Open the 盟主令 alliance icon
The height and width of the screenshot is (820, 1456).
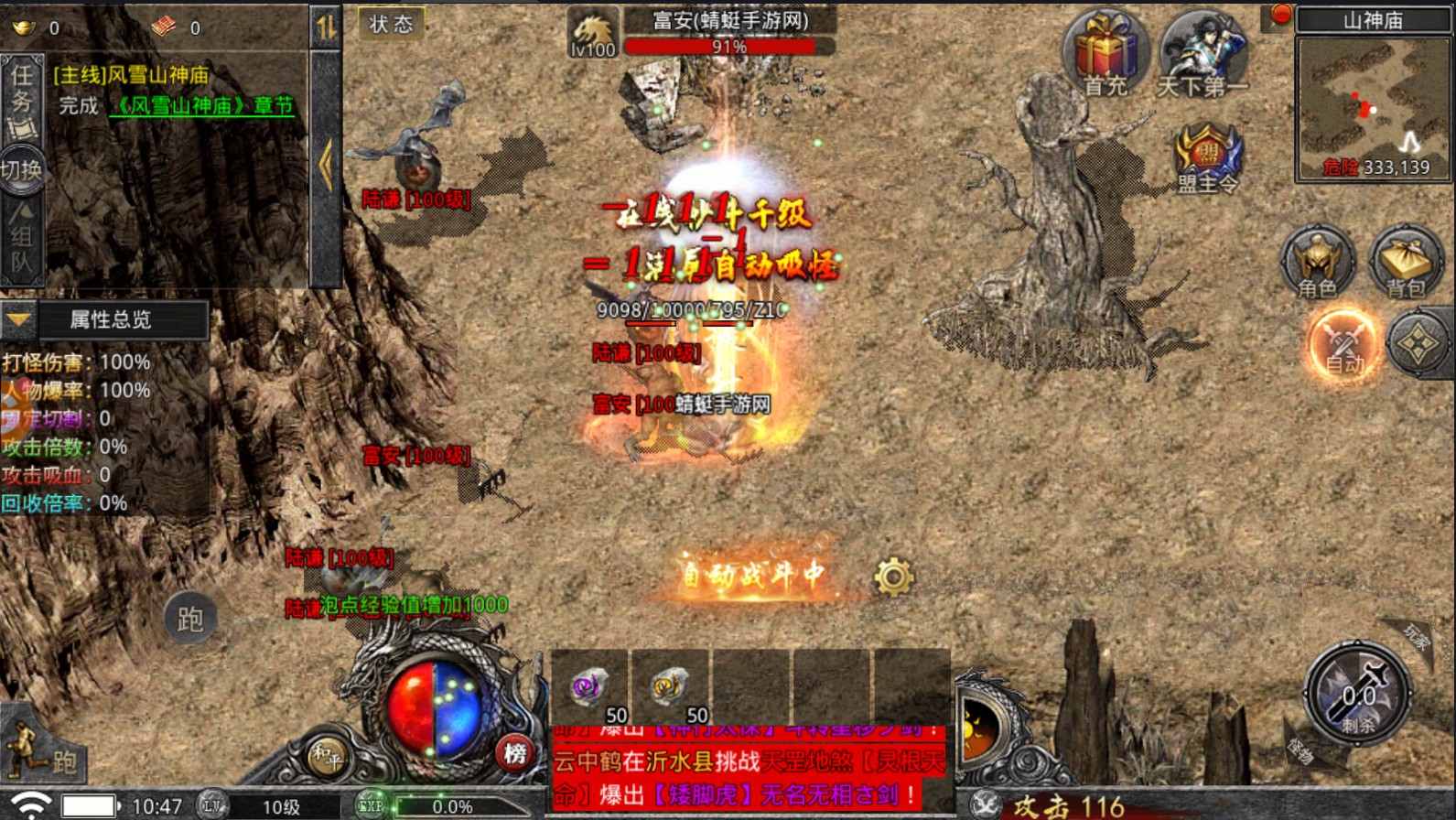pos(1208,158)
